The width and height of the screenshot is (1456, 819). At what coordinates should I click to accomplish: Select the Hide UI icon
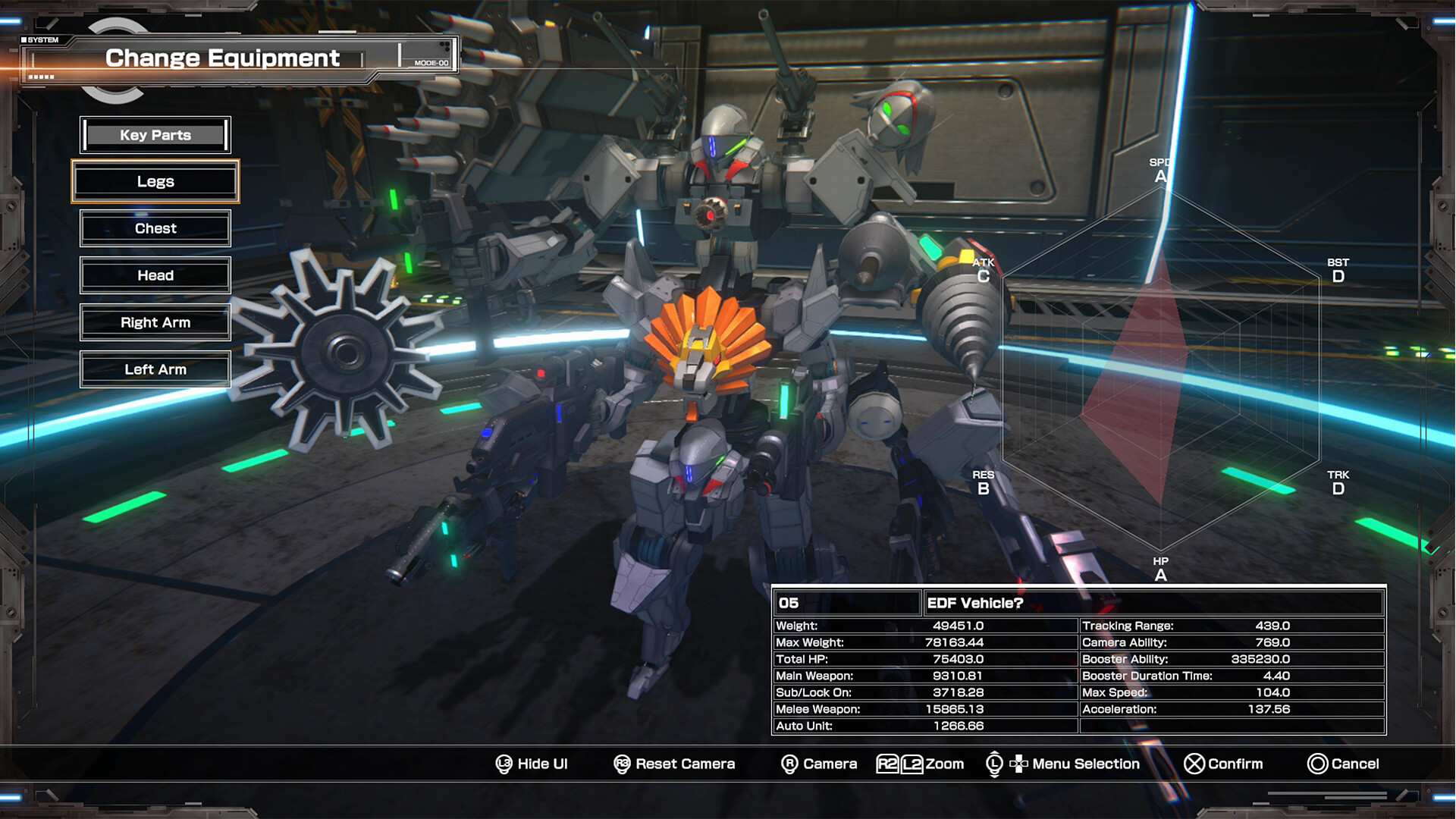[x=504, y=764]
